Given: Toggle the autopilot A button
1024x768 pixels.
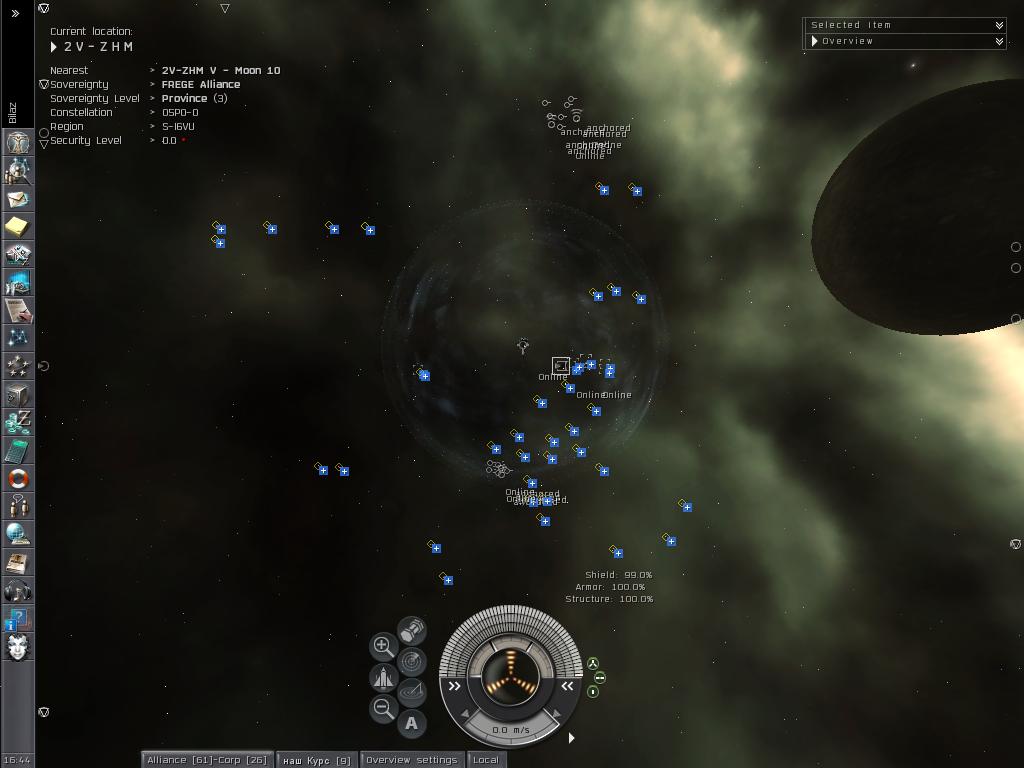Looking at the screenshot, I should pyautogui.click(x=411, y=723).
